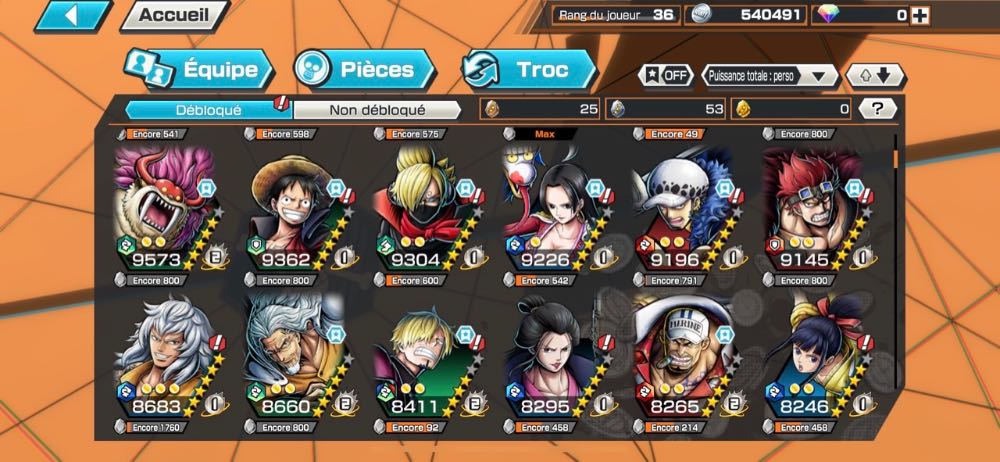This screenshot has width=1000, height=462.
Task: Reverse the sort order with arrows button
Action: pyautogui.click(x=875, y=76)
